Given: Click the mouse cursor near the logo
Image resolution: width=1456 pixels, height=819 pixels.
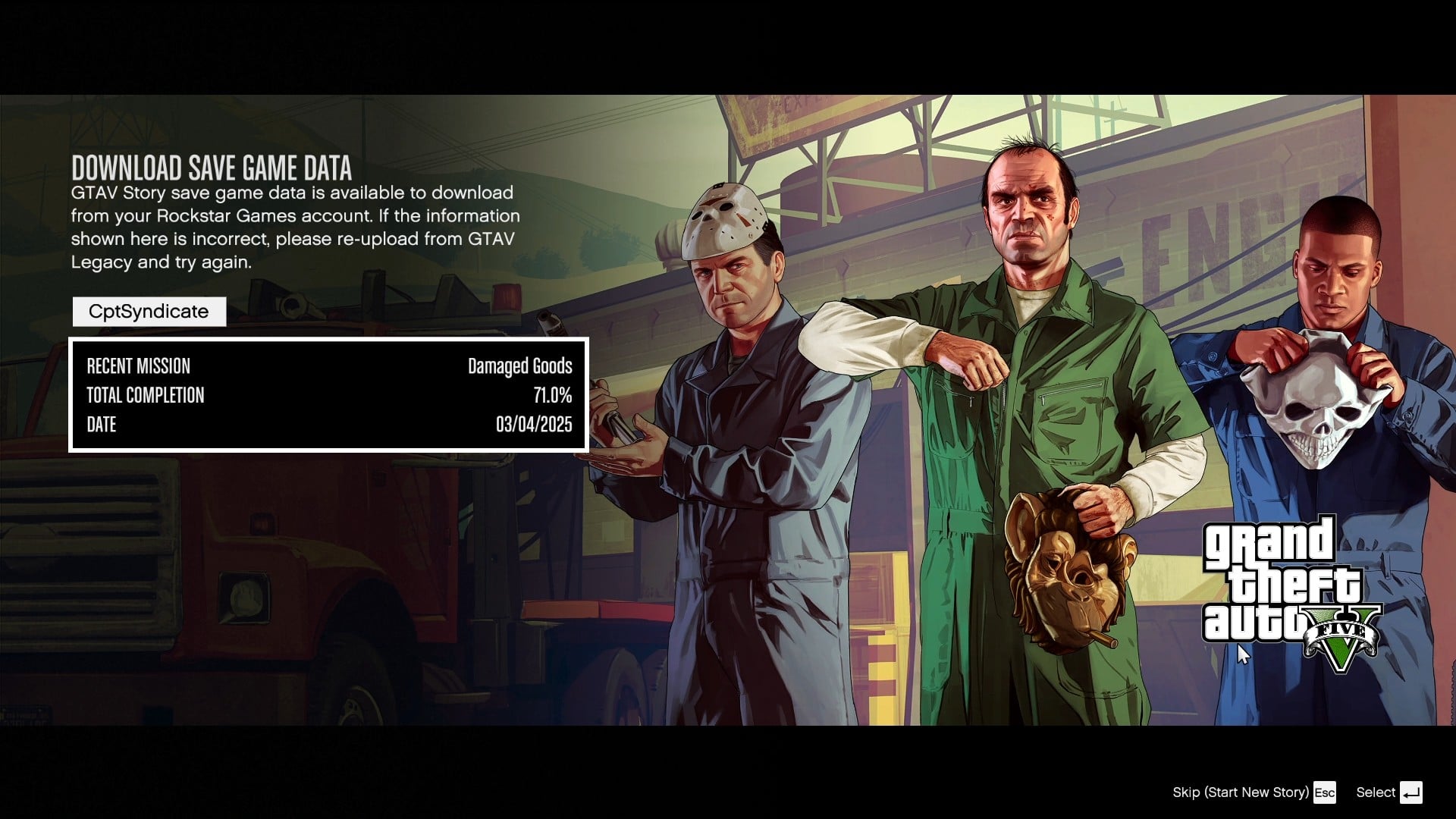Looking at the screenshot, I should coord(1241,652).
